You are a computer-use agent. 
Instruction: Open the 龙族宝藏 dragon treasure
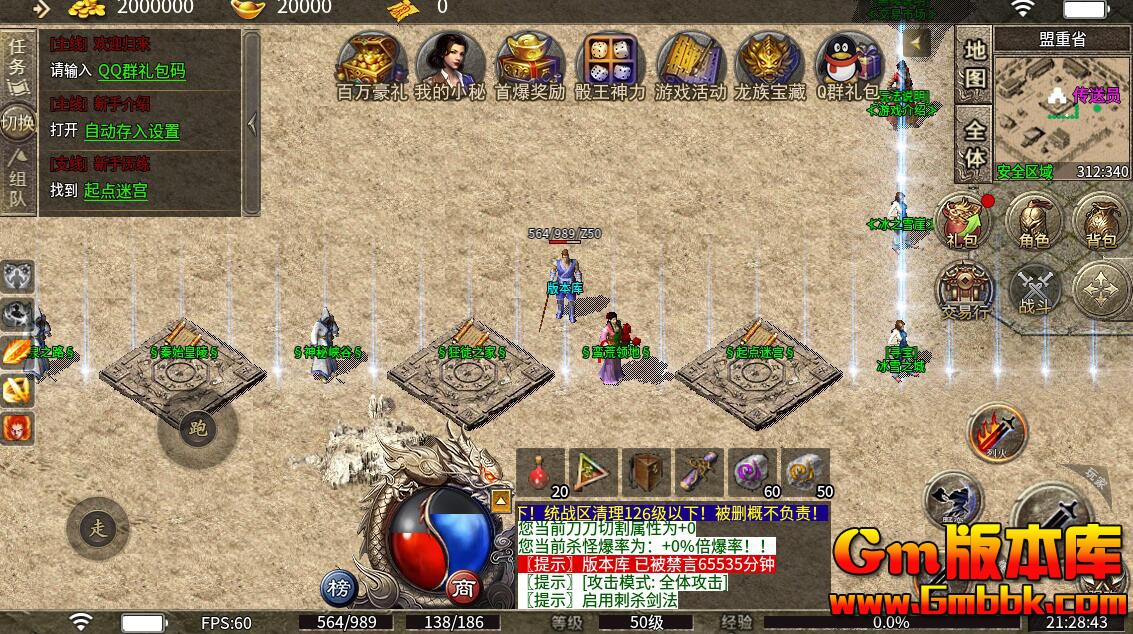[769, 62]
